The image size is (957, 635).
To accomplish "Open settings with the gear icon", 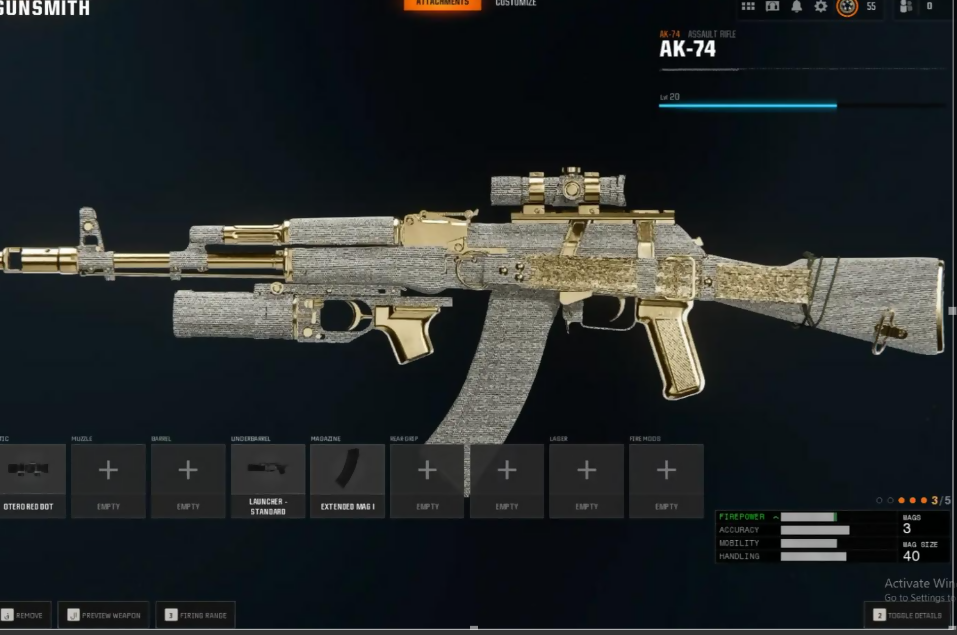I will (x=821, y=6).
